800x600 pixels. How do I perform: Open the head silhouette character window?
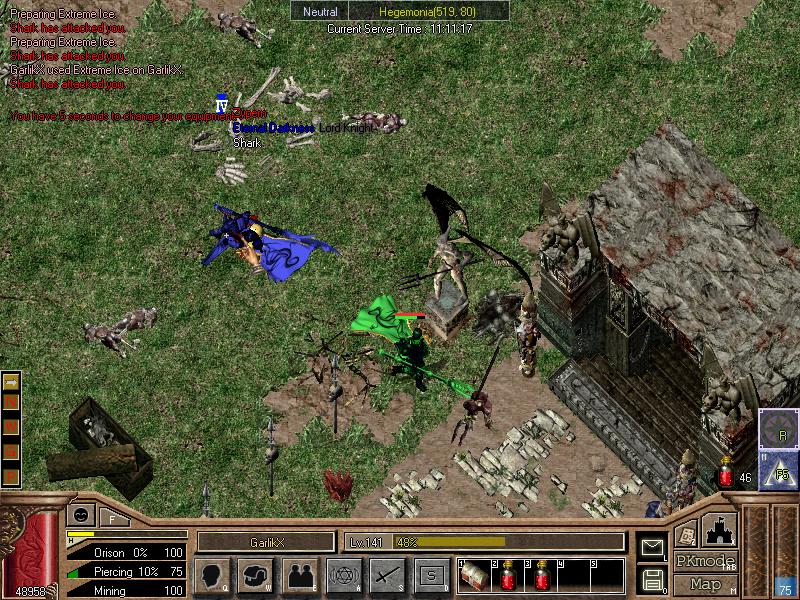click(x=212, y=574)
